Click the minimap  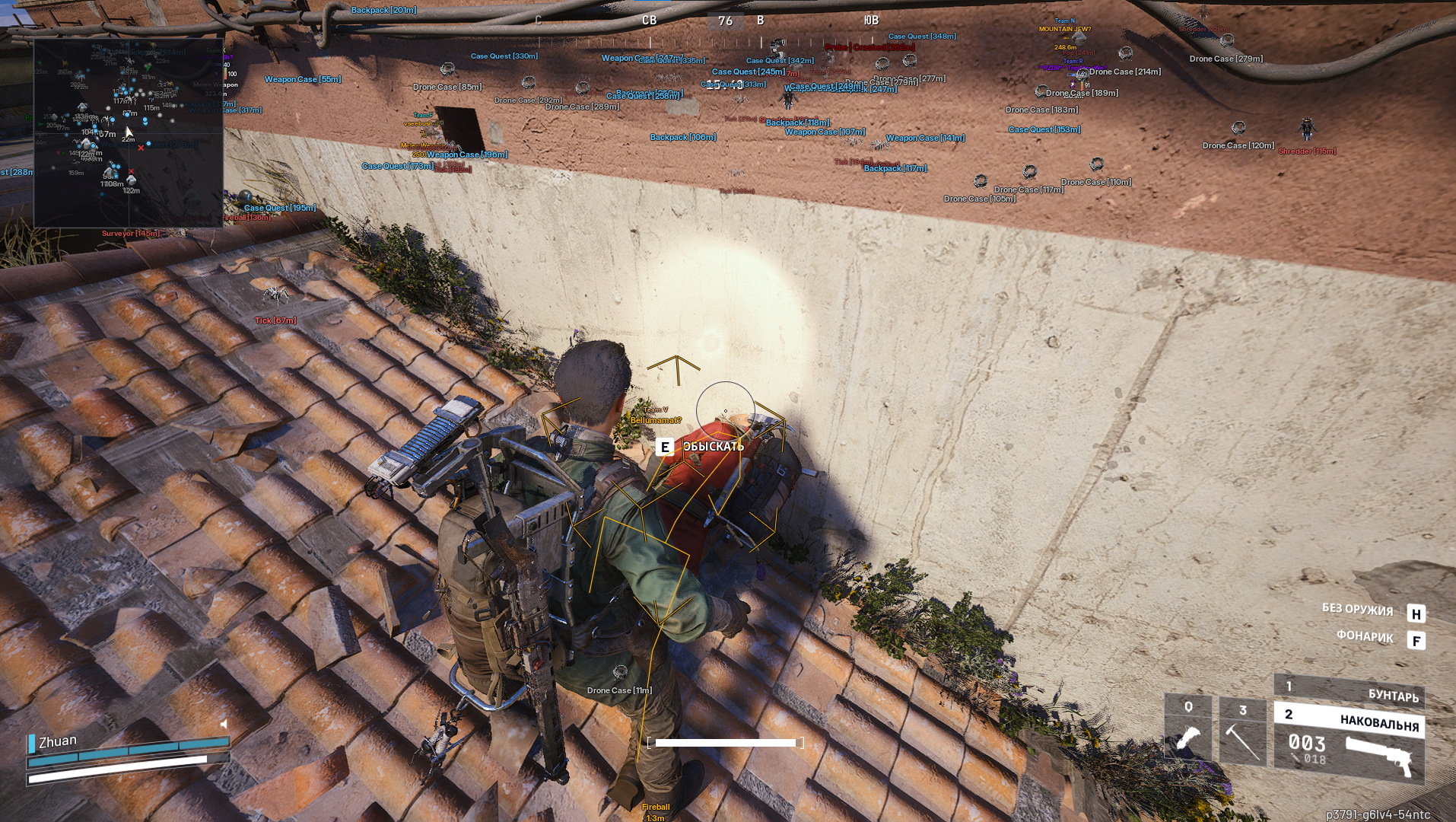click(128, 133)
